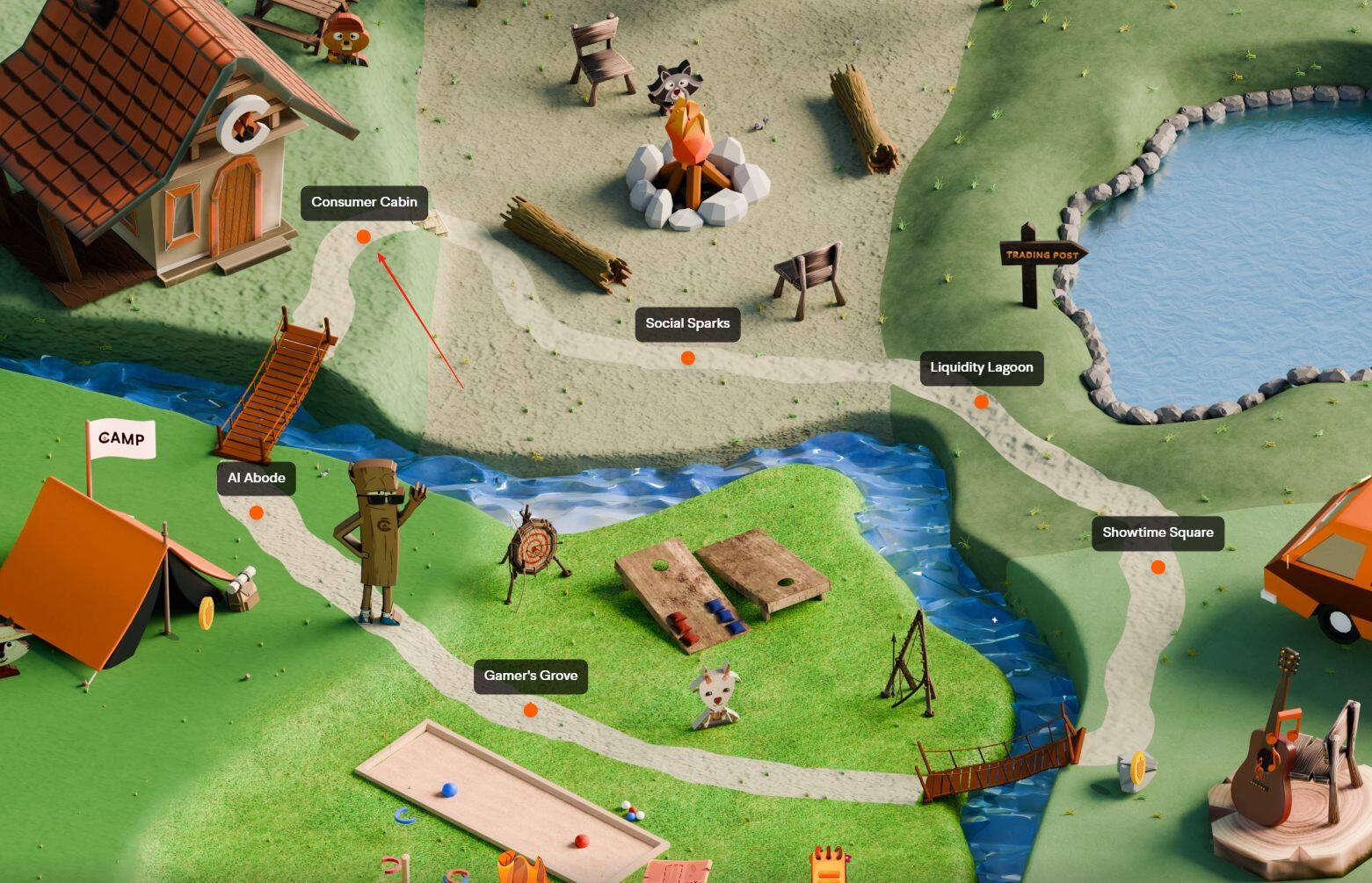Open the AI Abode label
1372x883 pixels.
click(x=256, y=478)
